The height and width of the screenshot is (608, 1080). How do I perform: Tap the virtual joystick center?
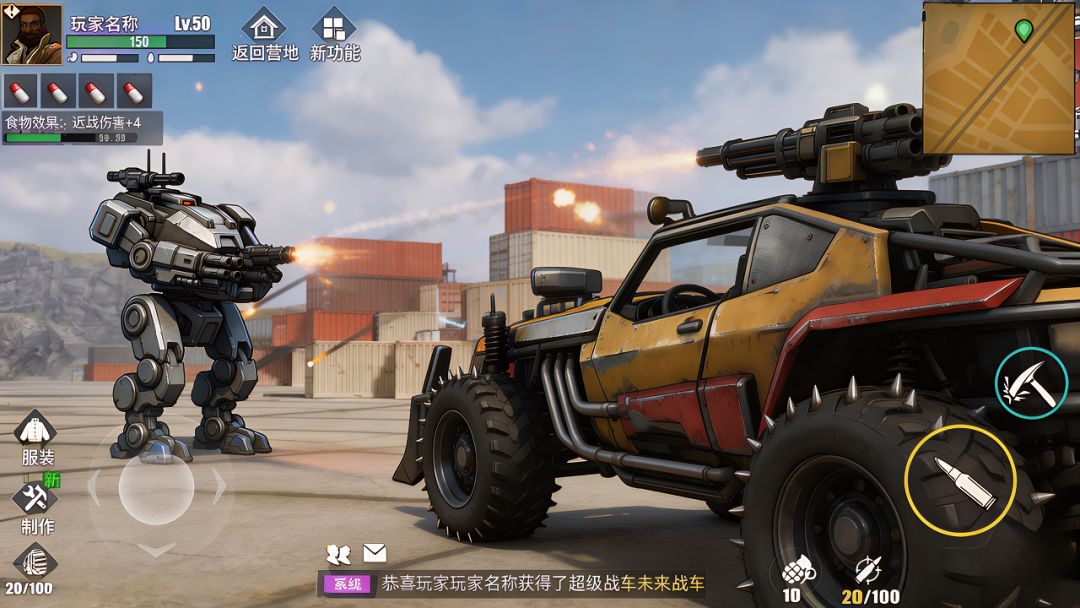coord(156,488)
